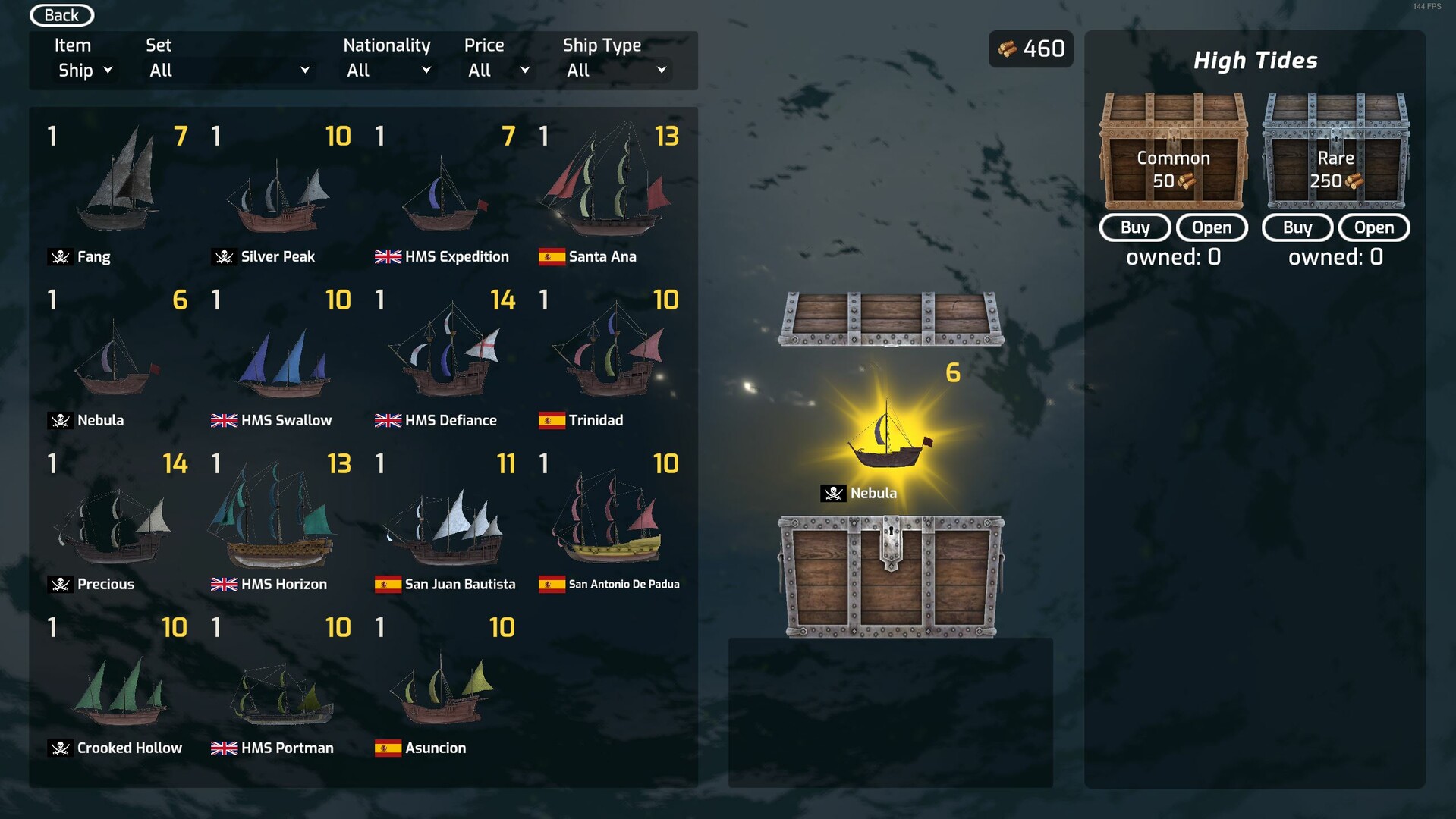Buy a Common chest for 50

coord(1134,227)
